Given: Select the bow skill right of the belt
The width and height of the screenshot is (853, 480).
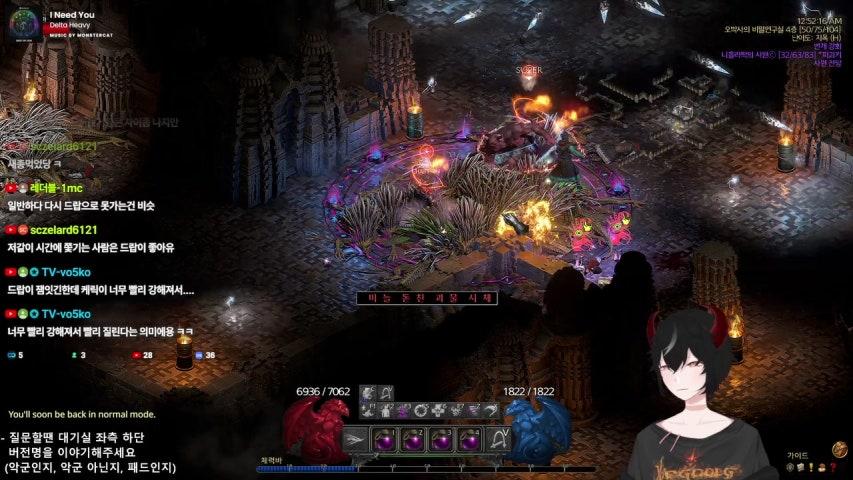Looking at the screenshot, I should 497,439.
